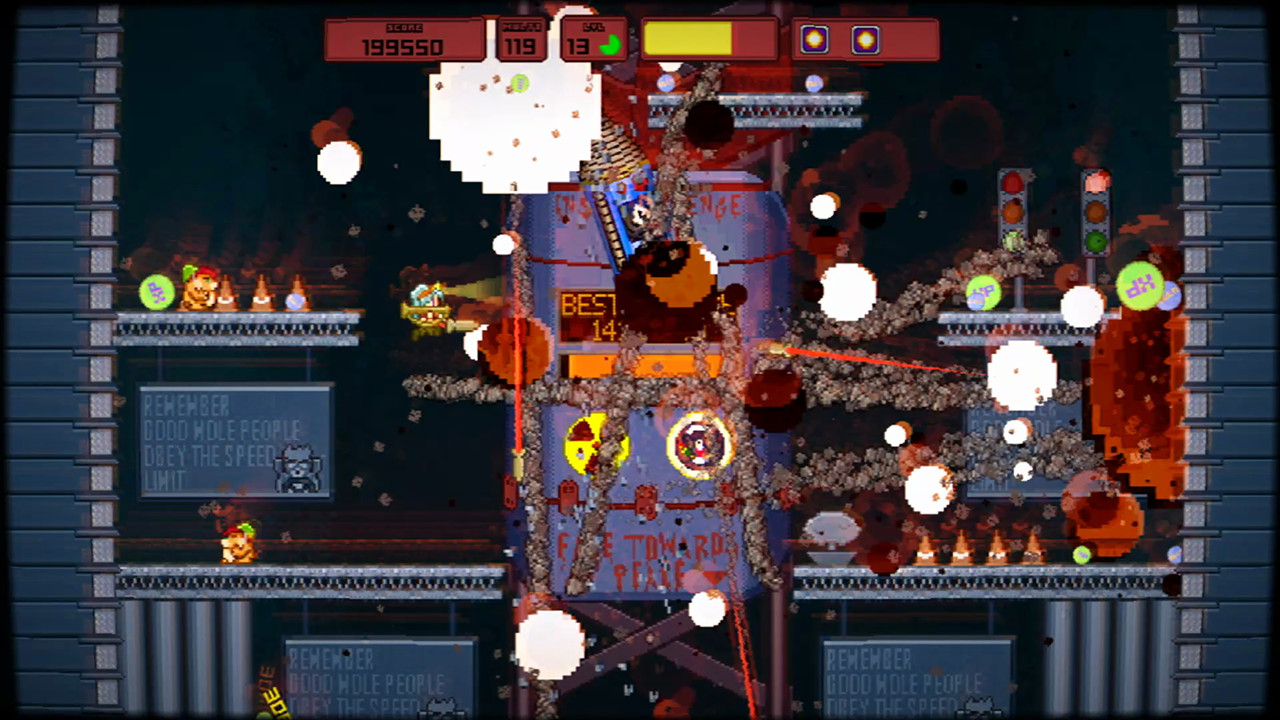The height and width of the screenshot is (720, 1280).
Task: Click a traffic cone on the left platform
Action: [262, 293]
